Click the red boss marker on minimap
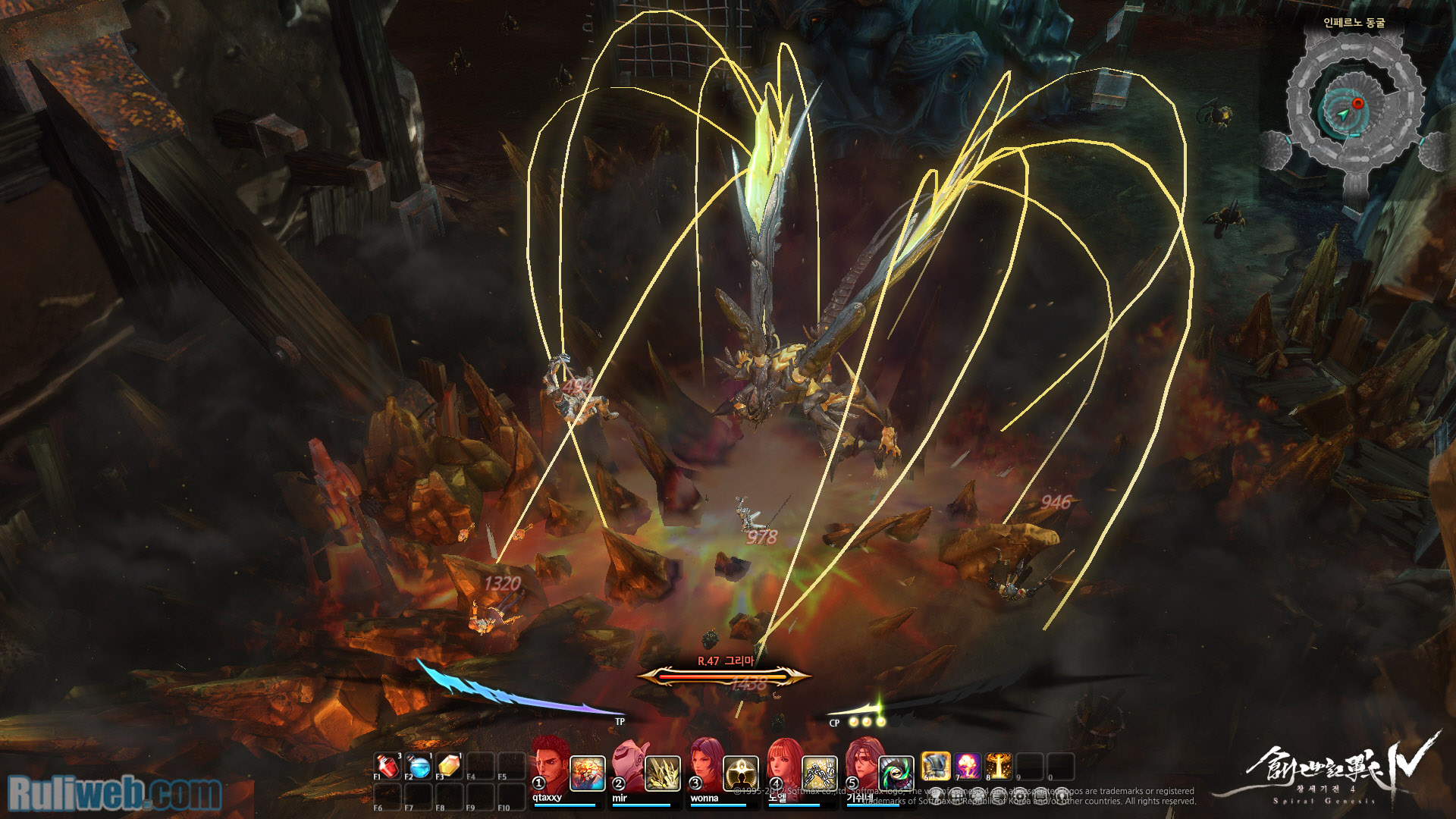 1358,103
